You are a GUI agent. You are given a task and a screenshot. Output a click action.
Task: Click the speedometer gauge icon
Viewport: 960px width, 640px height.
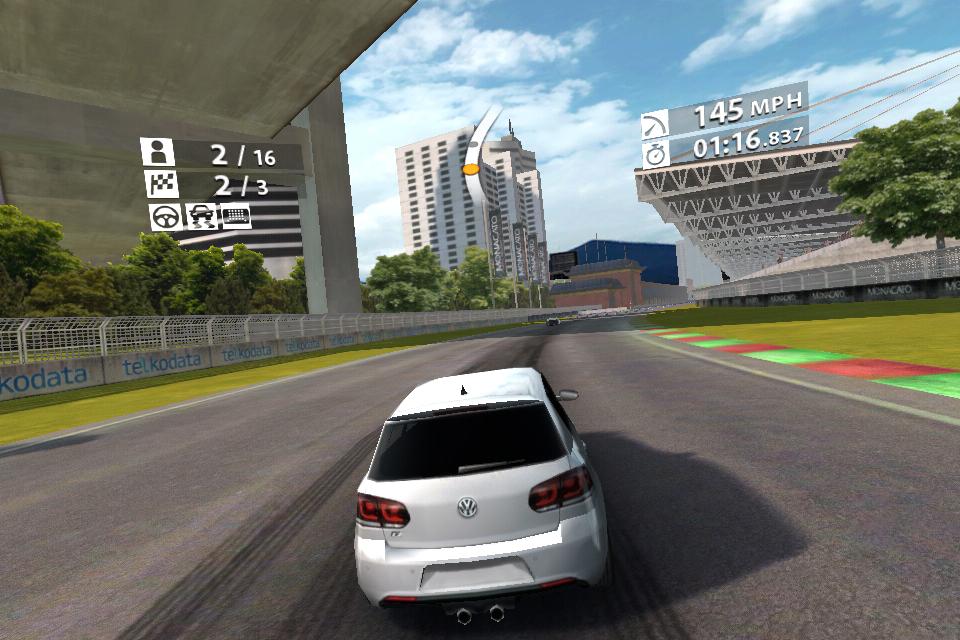[x=655, y=125]
